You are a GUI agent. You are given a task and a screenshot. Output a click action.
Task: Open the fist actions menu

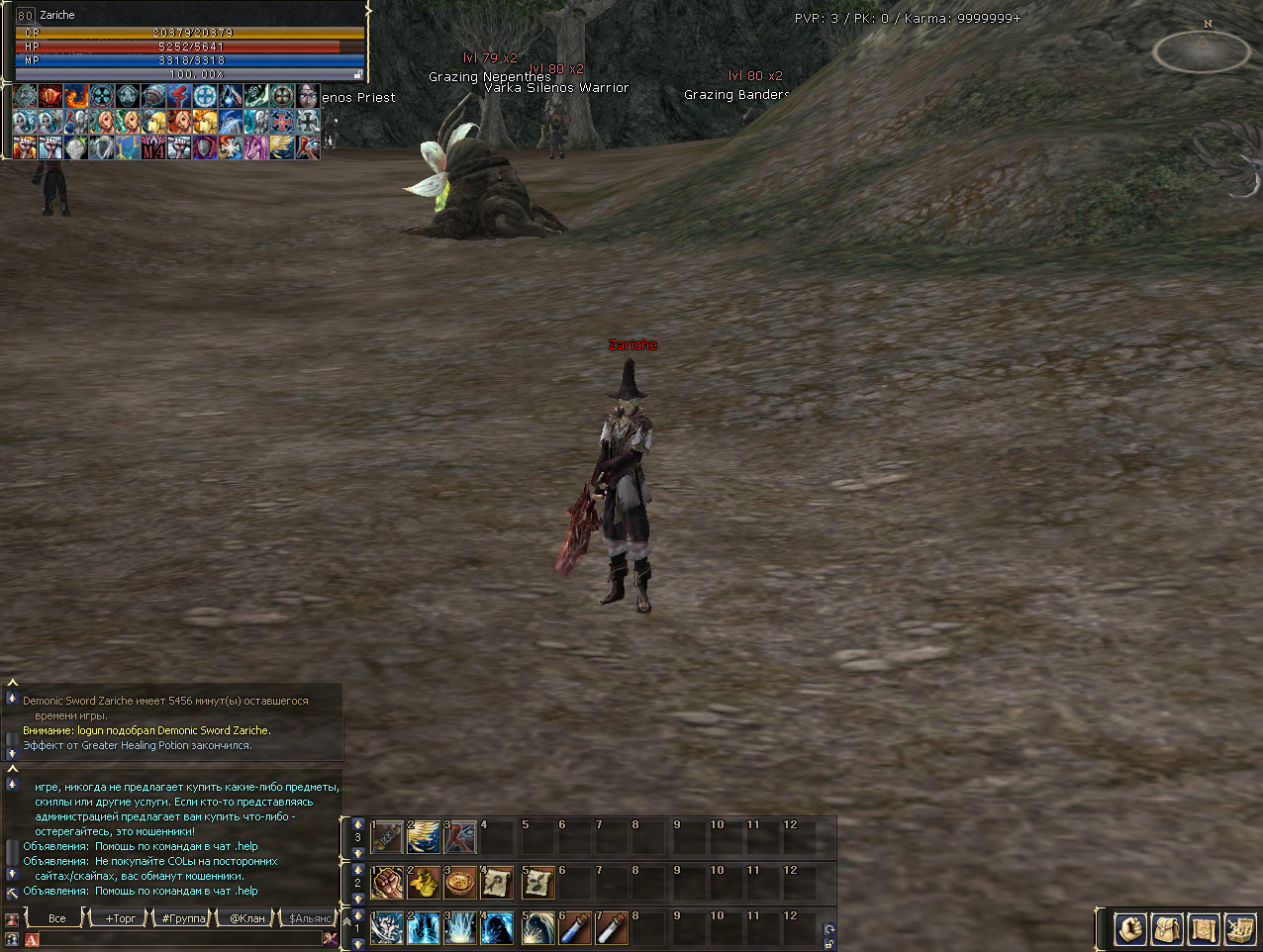point(1130,929)
